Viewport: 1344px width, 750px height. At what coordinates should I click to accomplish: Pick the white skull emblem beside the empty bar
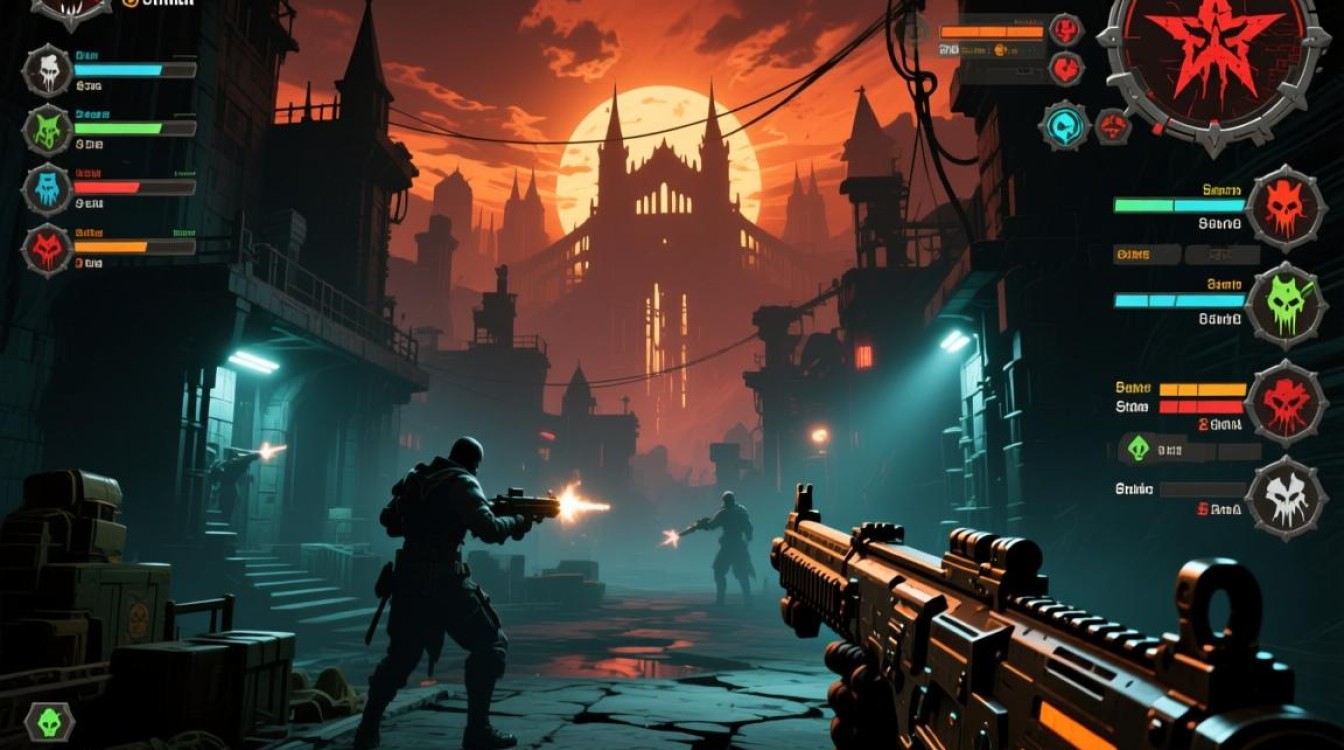click(1286, 497)
